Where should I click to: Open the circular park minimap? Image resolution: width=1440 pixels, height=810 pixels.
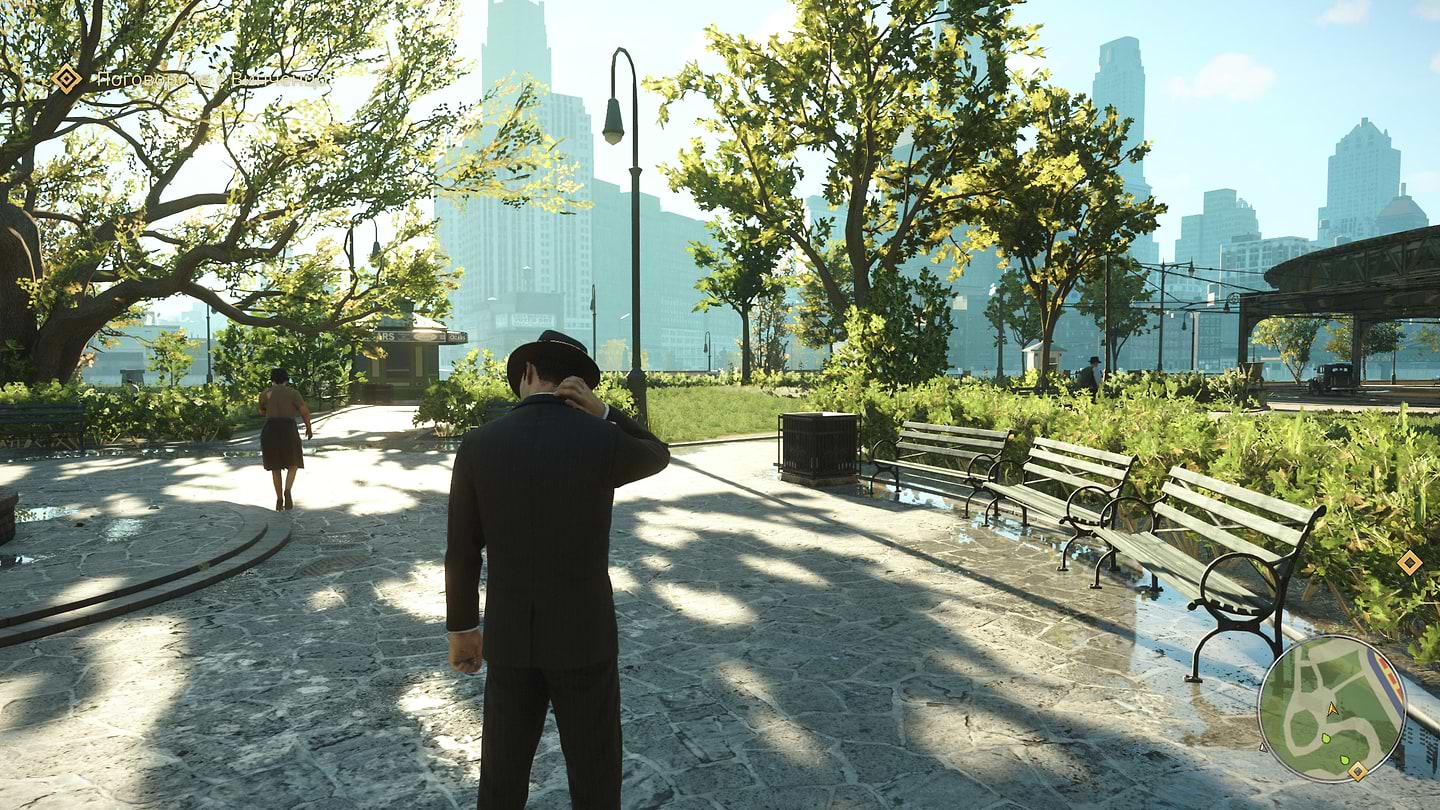(1331, 708)
